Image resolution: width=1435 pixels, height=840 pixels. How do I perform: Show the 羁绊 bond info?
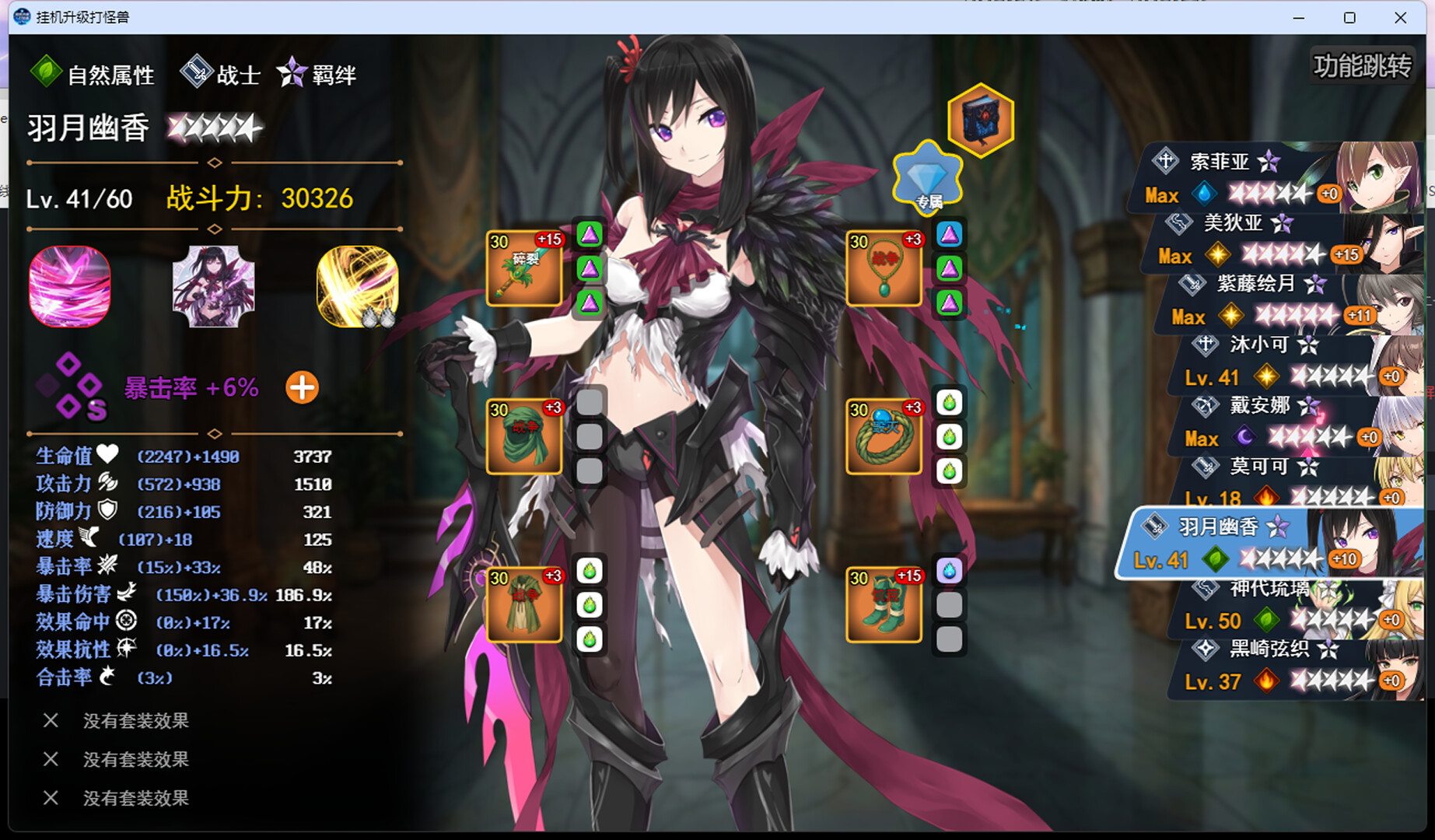point(317,75)
